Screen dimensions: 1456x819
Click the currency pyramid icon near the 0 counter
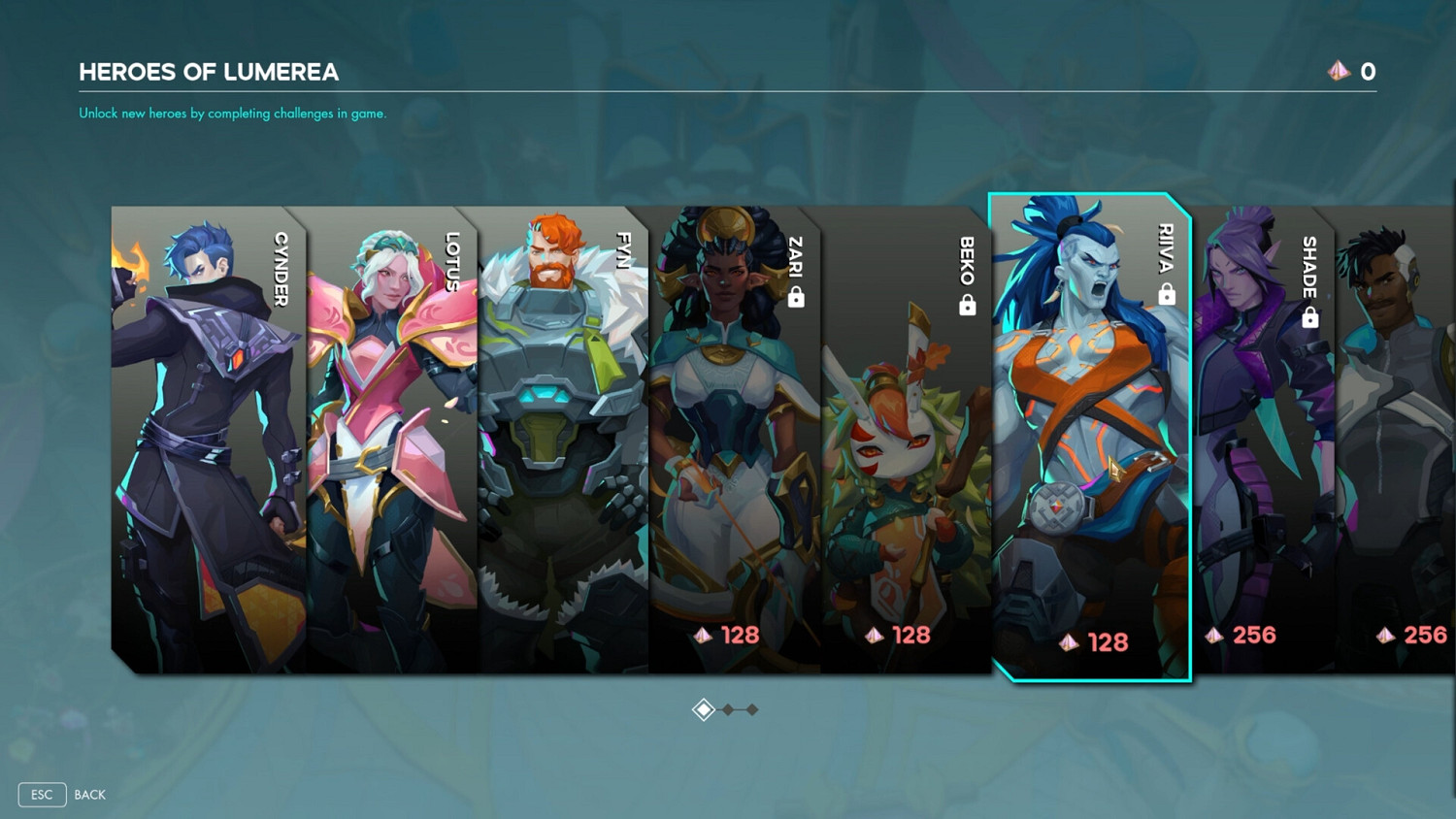click(1339, 71)
